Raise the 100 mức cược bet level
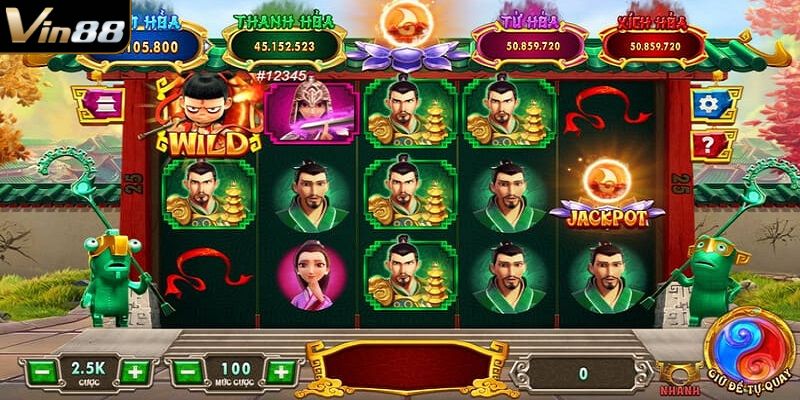Screen dimensions: 800x400 (283, 372)
